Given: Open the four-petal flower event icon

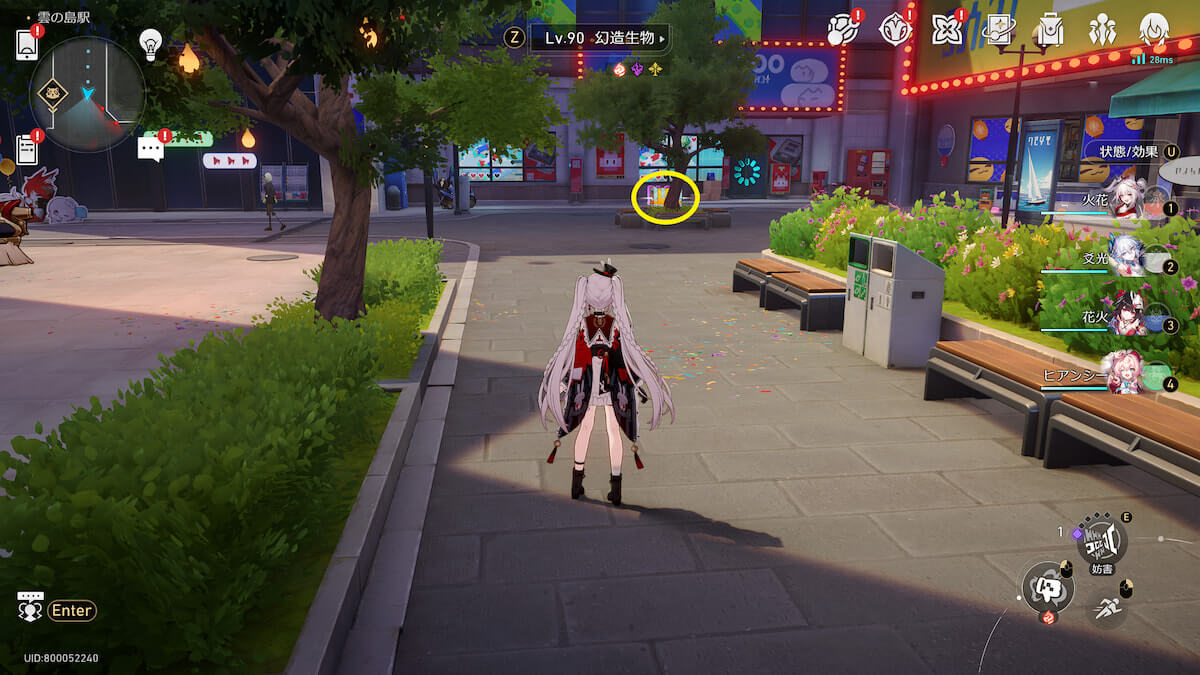Looking at the screenshot, I should tap(945, 30).
